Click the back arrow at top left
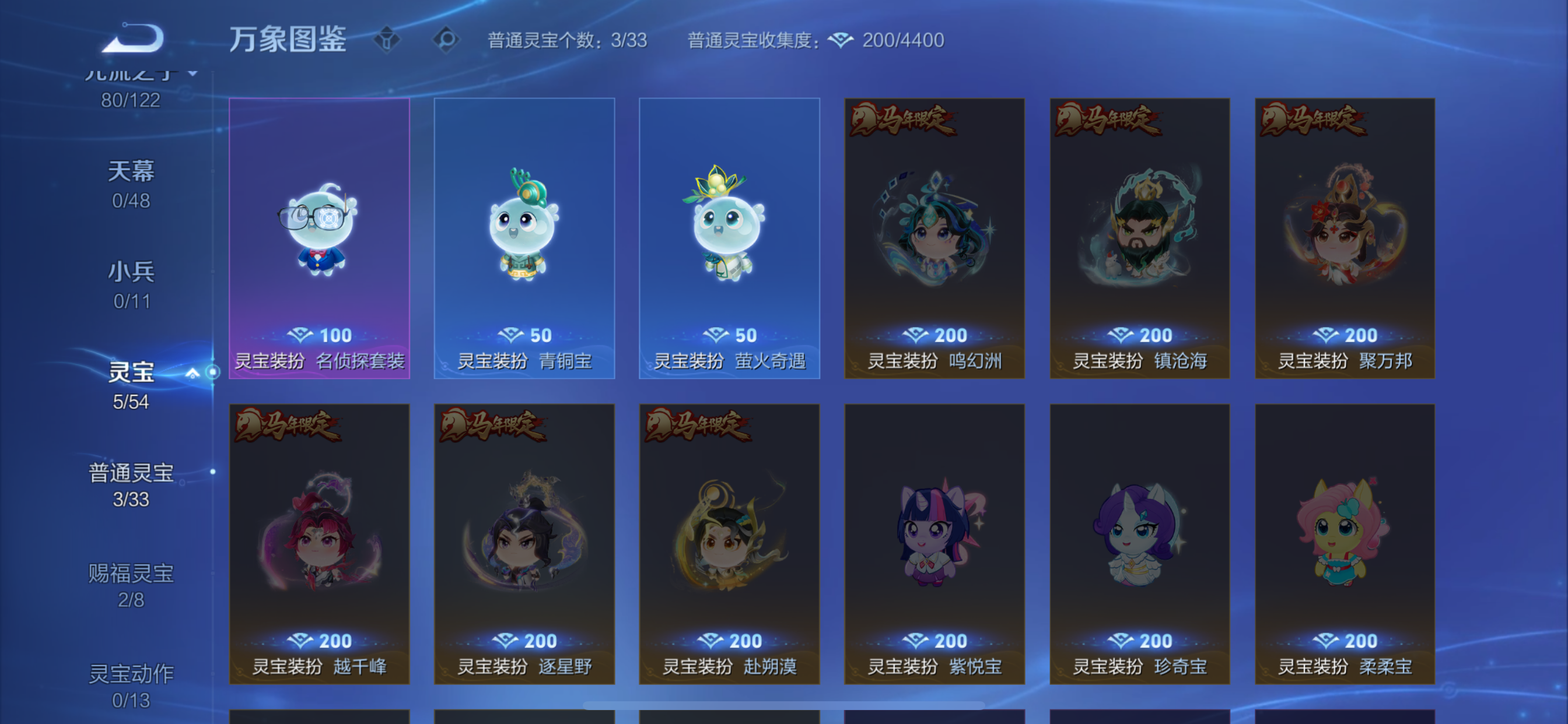 [x=132, y=38]
